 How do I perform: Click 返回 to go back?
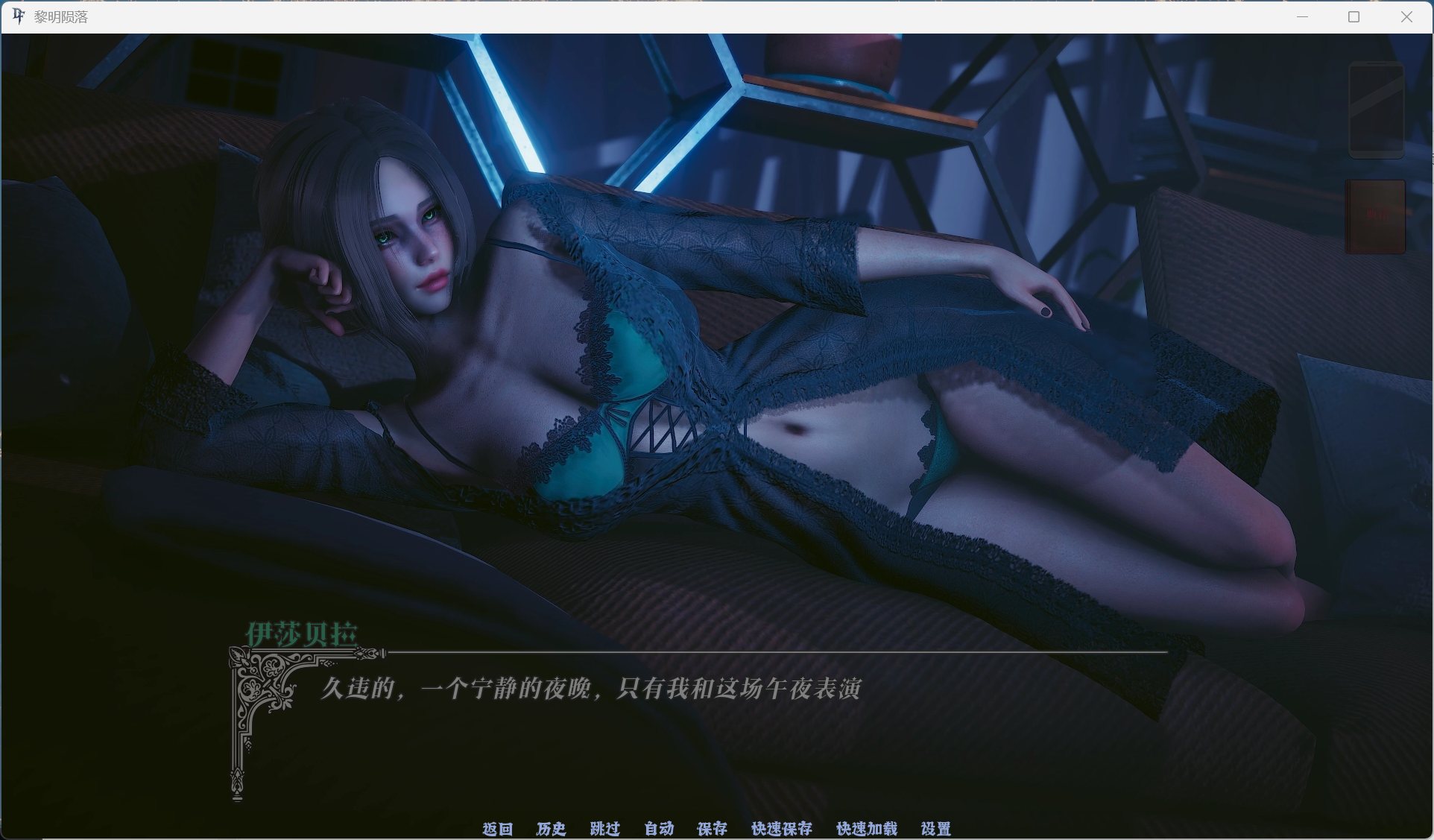pos(498,829)
